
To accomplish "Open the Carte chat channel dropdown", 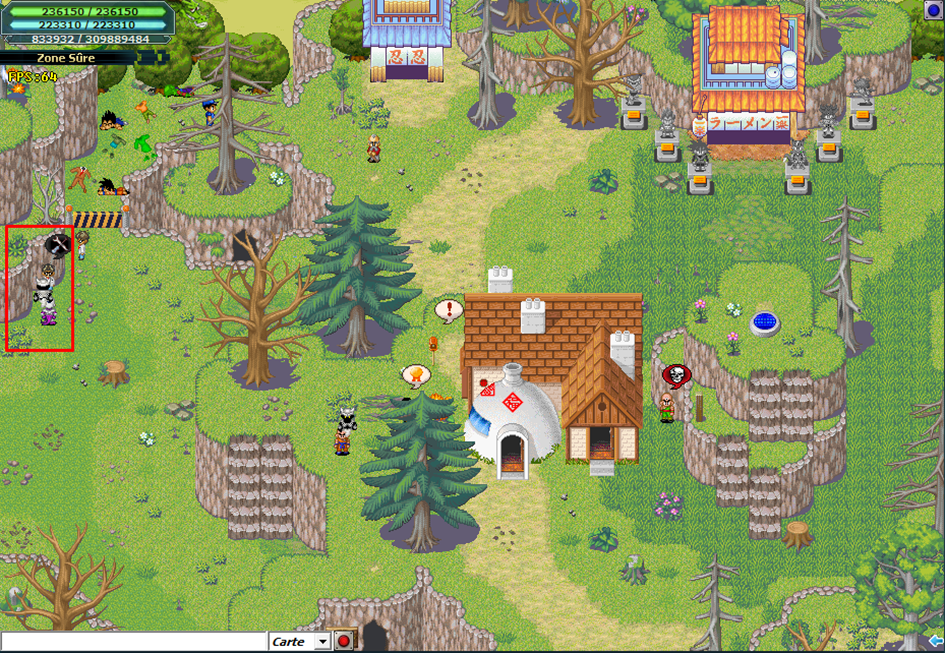I will (x=322, y=642).
